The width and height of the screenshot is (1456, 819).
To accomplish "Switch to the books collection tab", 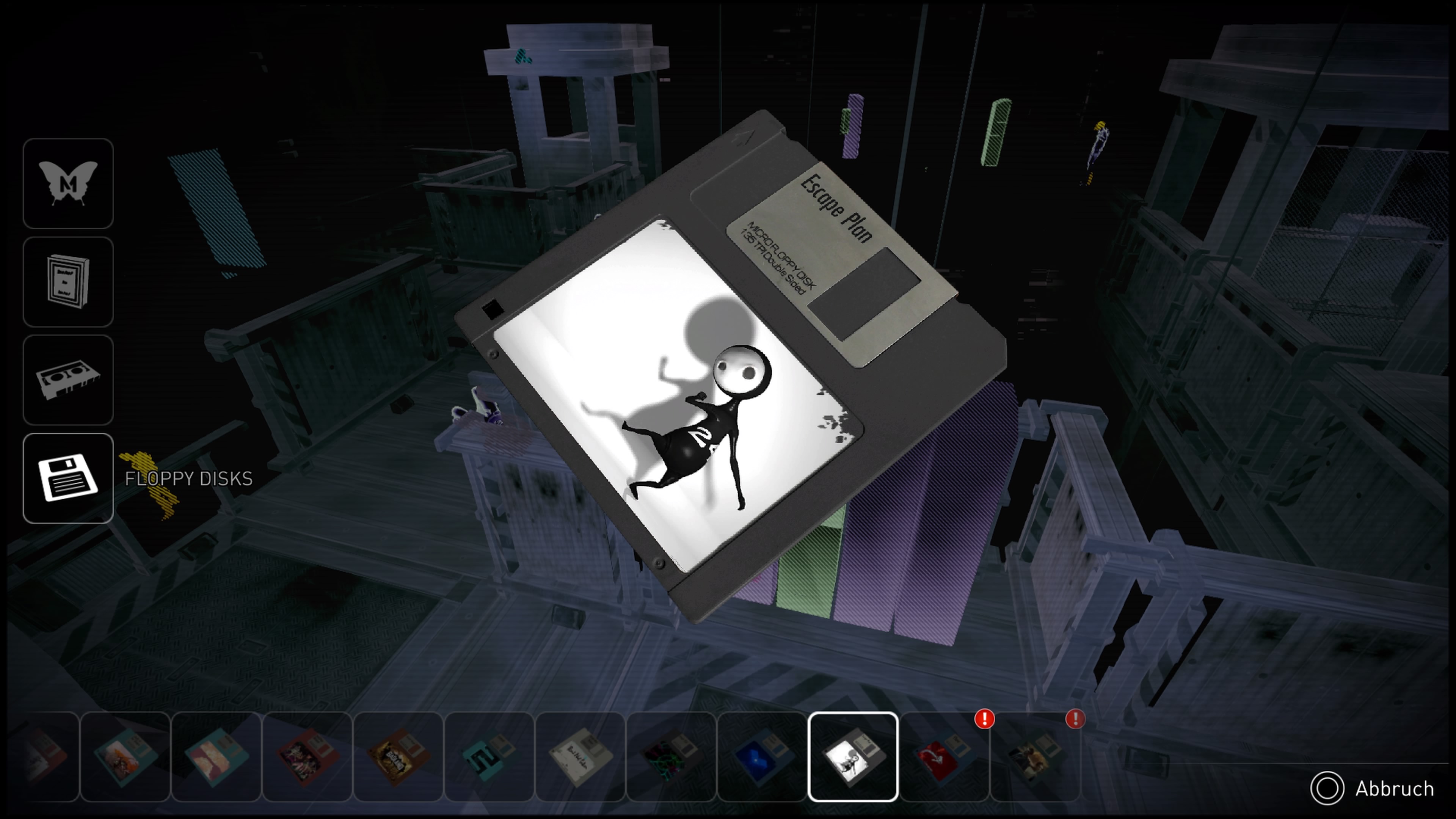I will [x=68, y=282].
